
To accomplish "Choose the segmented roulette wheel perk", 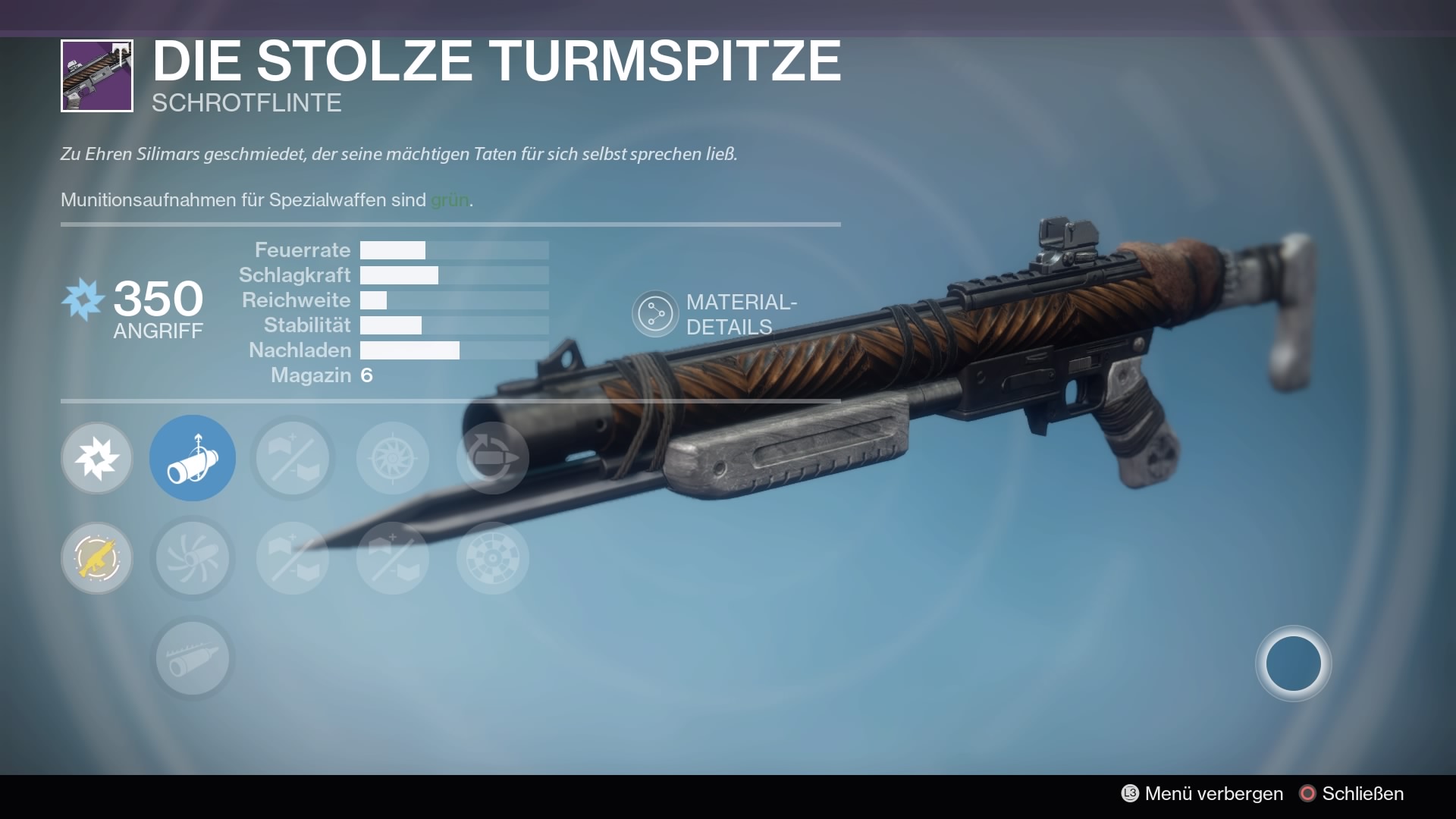I will coord(492,558).
